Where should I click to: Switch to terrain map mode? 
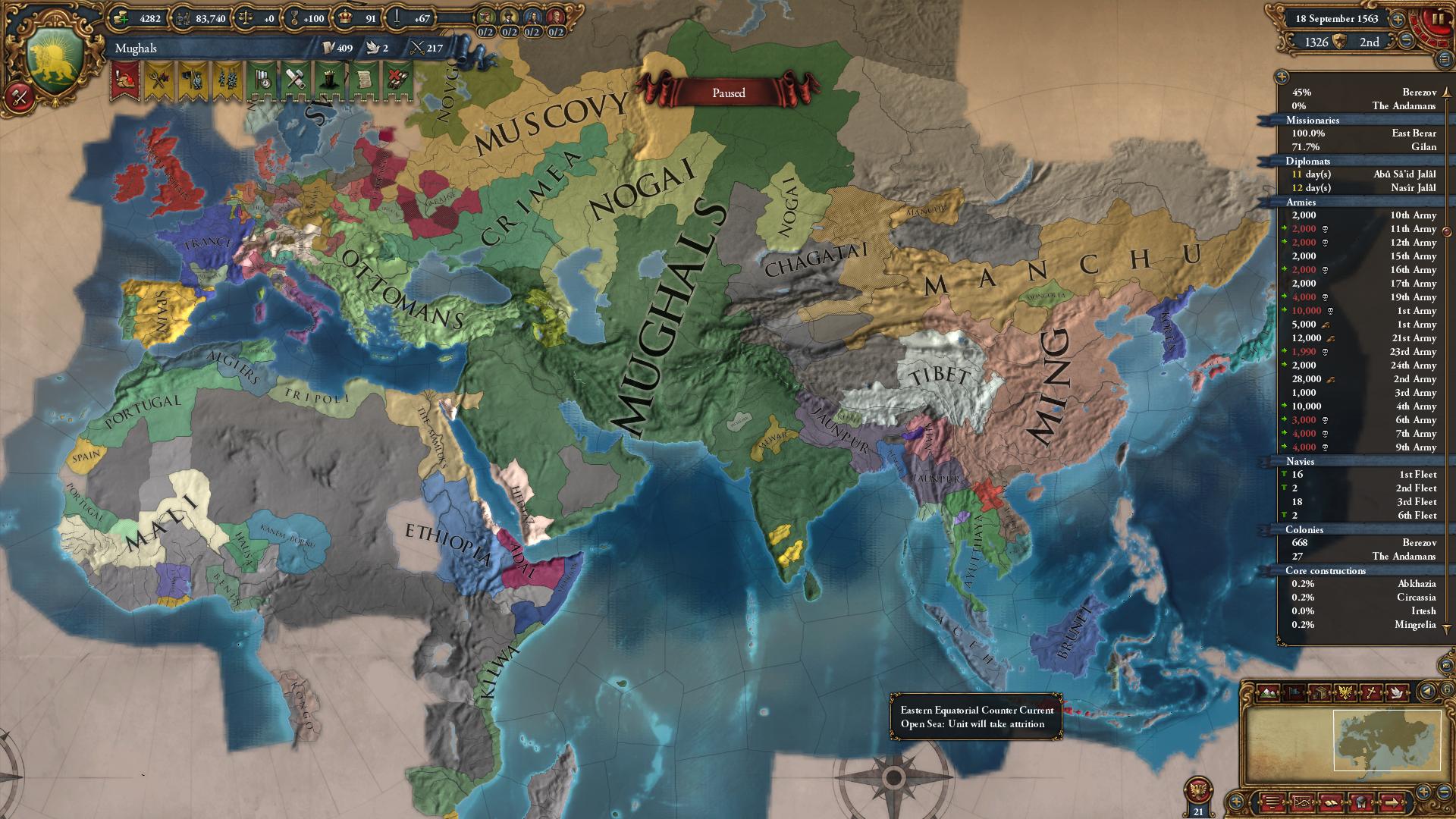(x=1266, y=692)
